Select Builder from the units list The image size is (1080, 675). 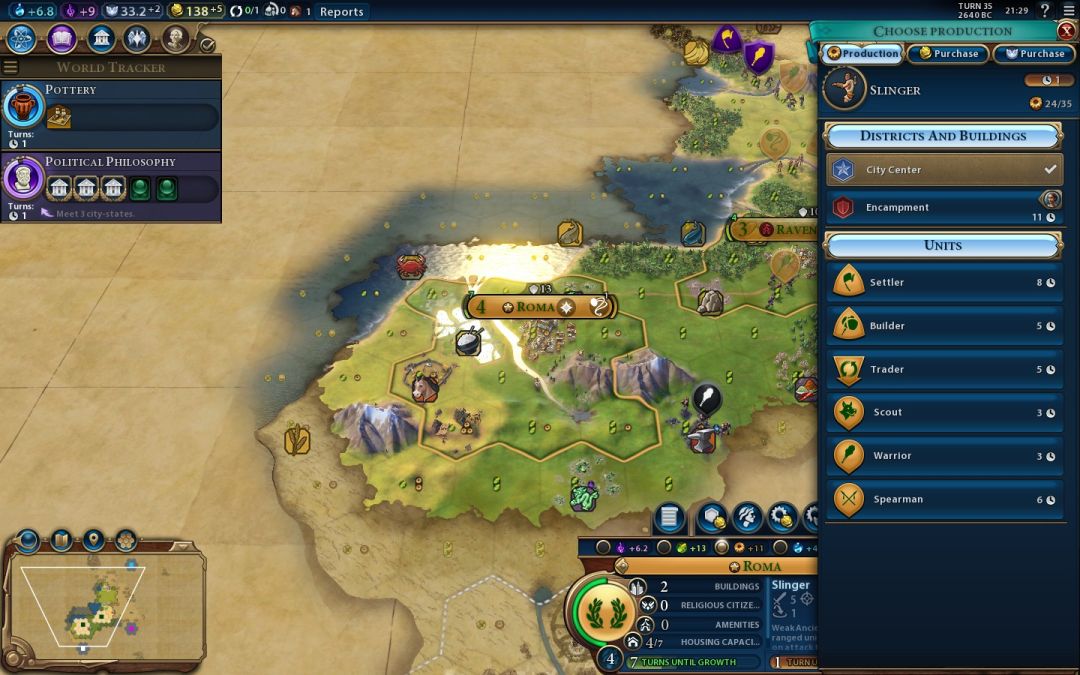tap(943, 326)
